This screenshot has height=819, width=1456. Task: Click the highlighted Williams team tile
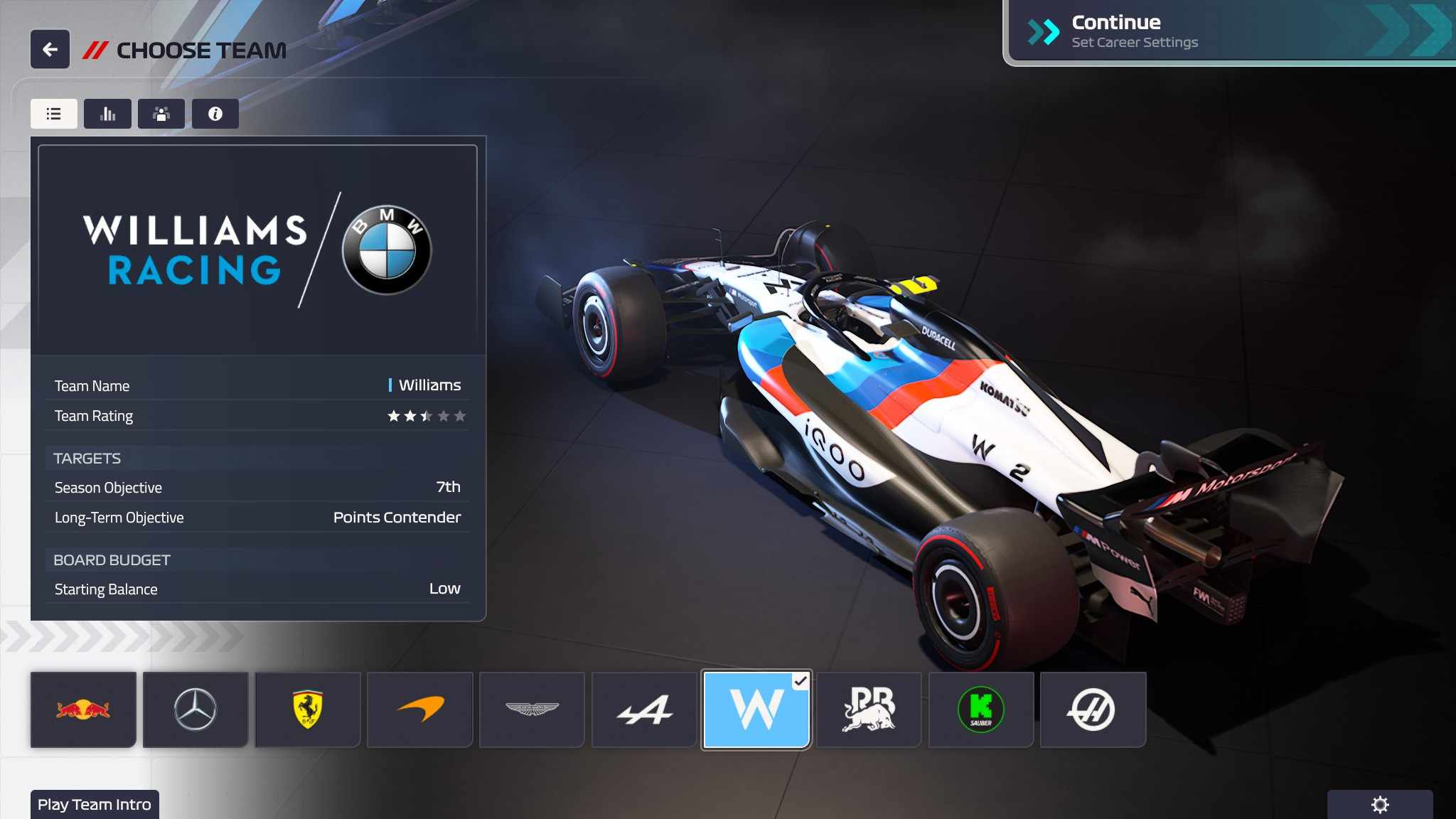(756, 710)
